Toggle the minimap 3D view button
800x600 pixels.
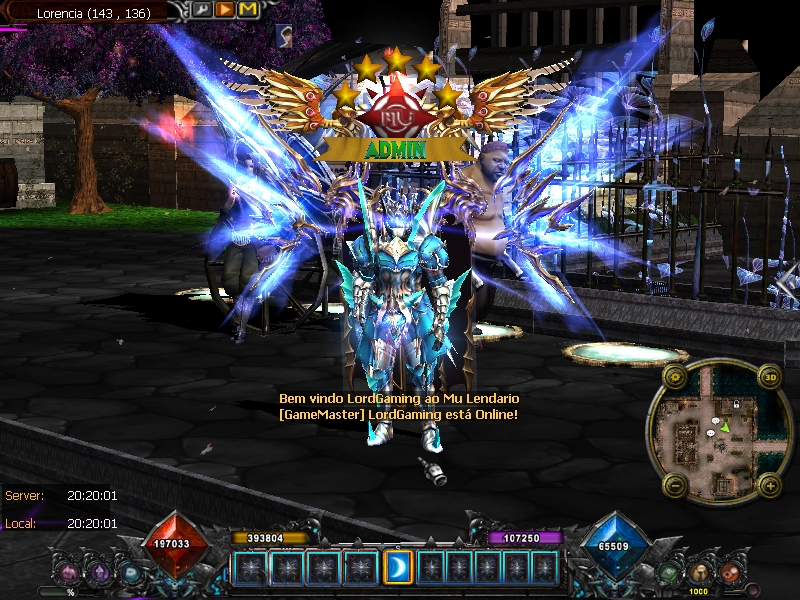tap(770, 377)
